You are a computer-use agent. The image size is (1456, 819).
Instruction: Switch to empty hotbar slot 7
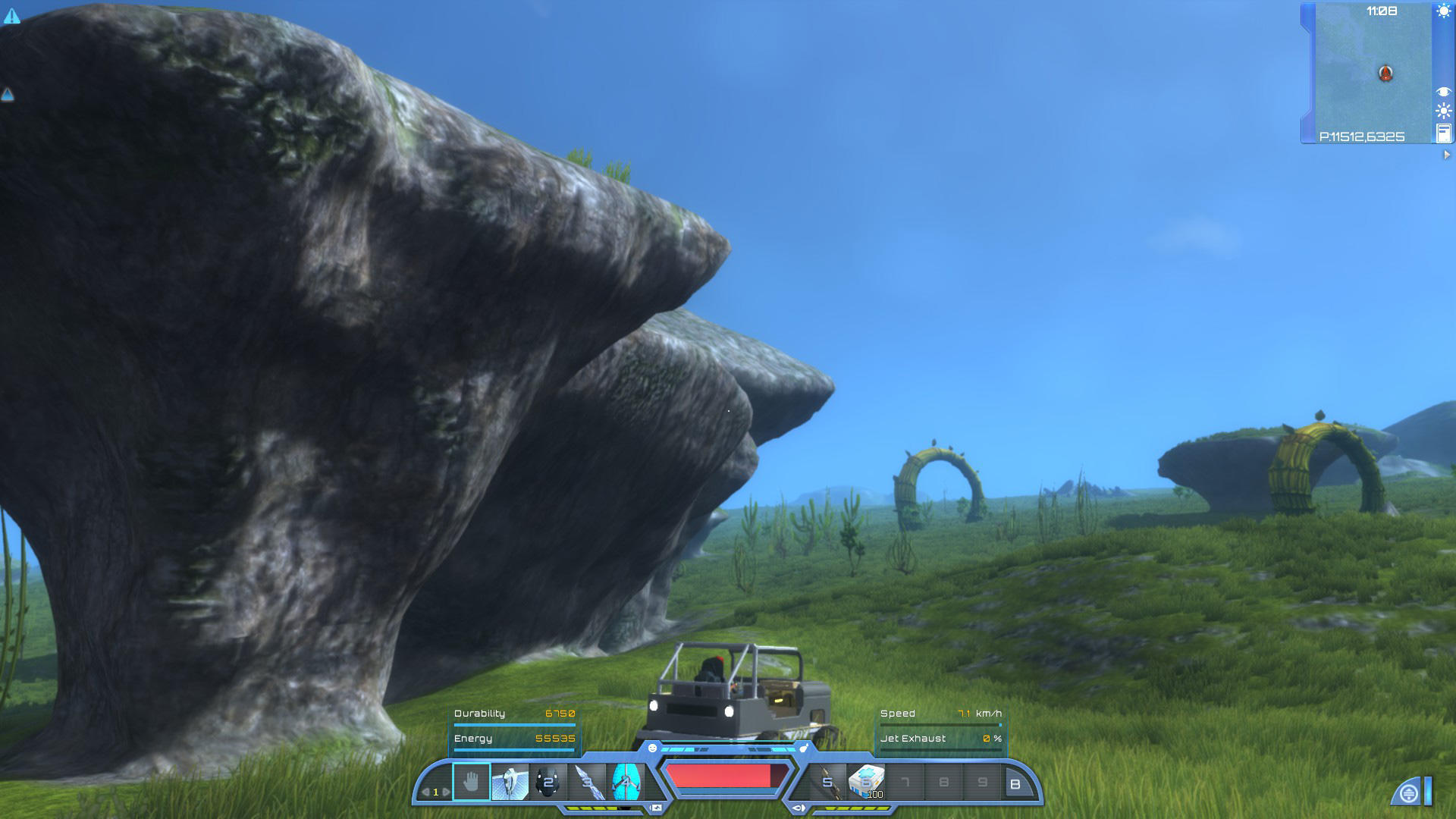pyautogui.click(x=907, y=782)
